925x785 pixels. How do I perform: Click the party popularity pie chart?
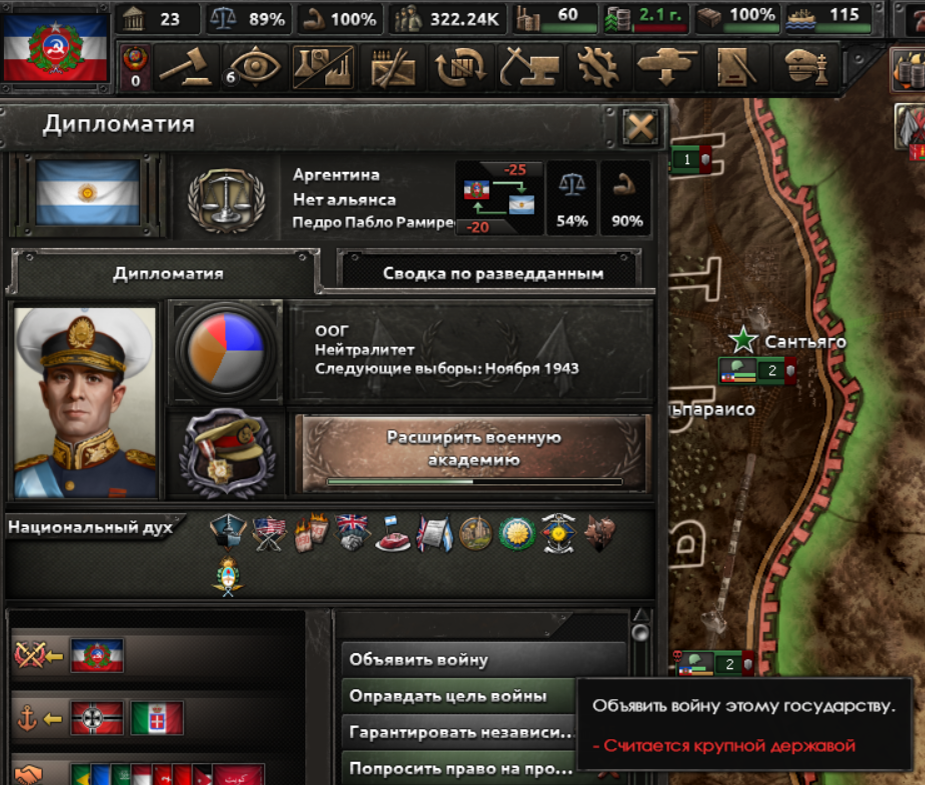225,348
